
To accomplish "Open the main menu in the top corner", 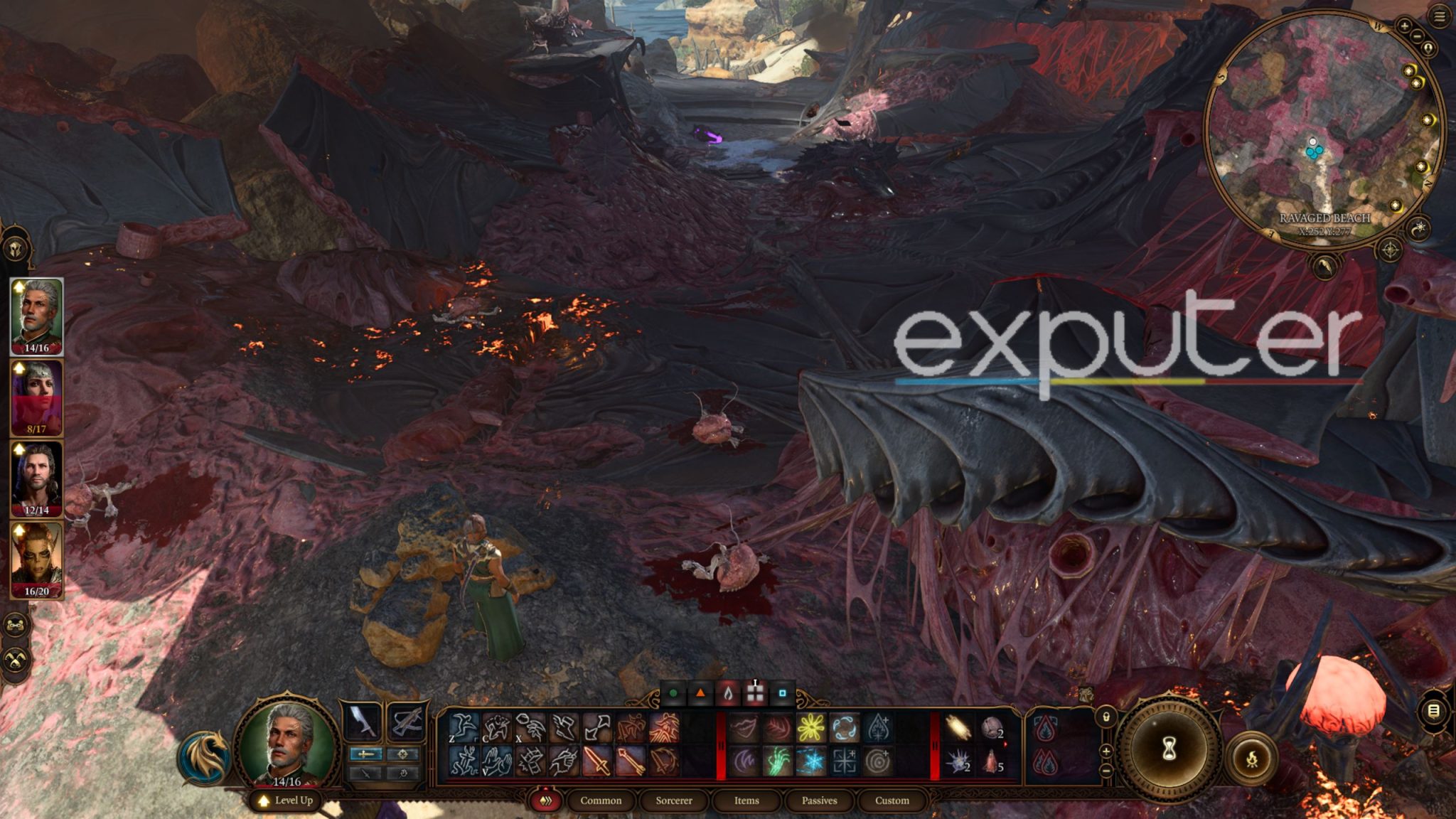I will click(1440, 17).
